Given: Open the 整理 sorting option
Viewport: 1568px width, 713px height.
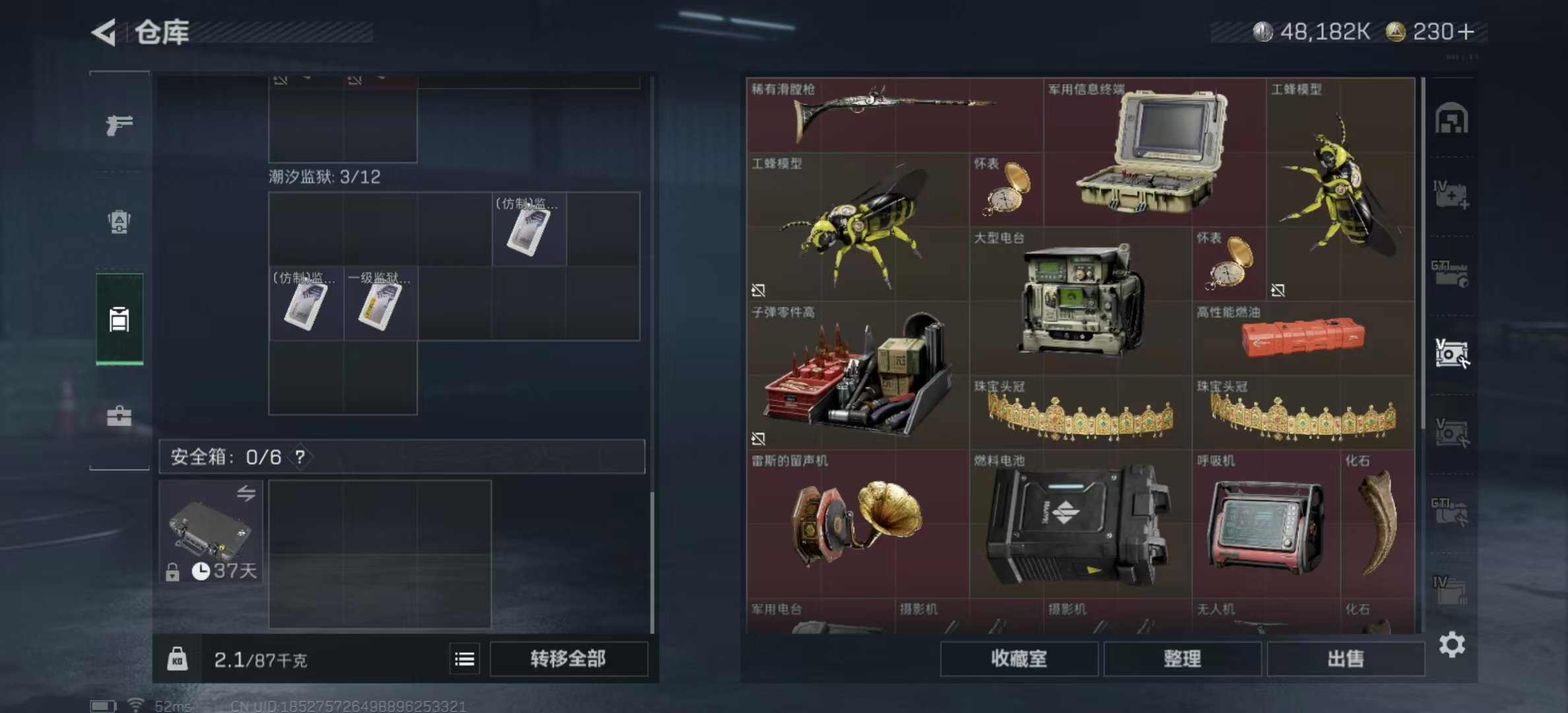Looking at the screenshot, I should (1182, 659).
